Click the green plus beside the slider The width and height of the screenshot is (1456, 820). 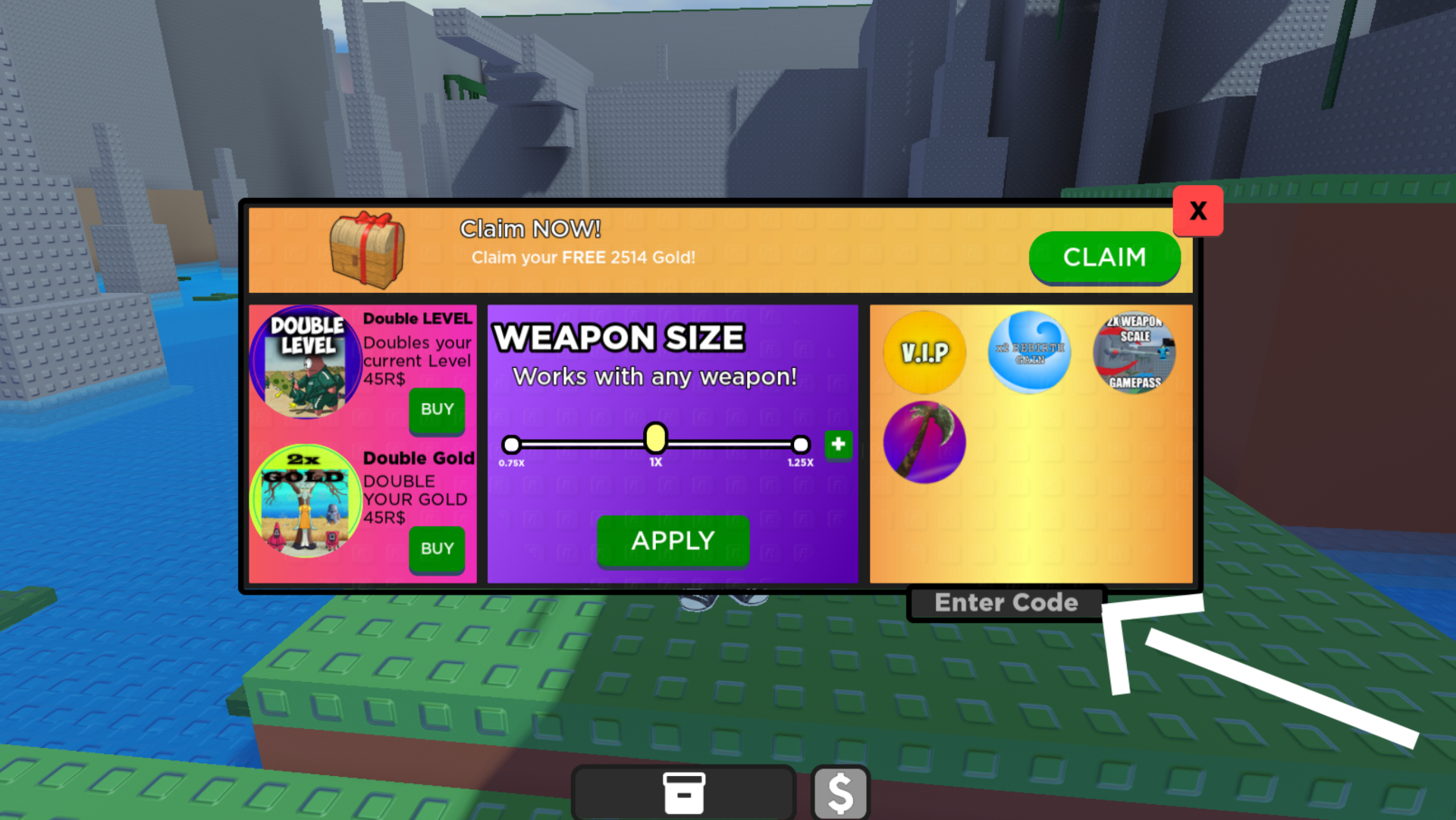(838, 445)
